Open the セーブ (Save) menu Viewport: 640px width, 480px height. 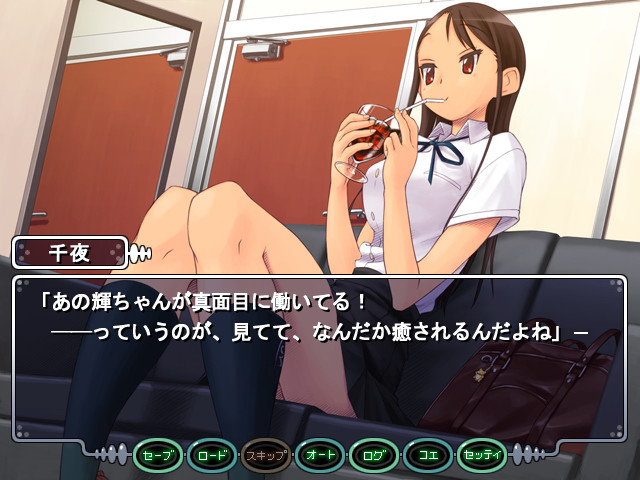click(159, 456)
